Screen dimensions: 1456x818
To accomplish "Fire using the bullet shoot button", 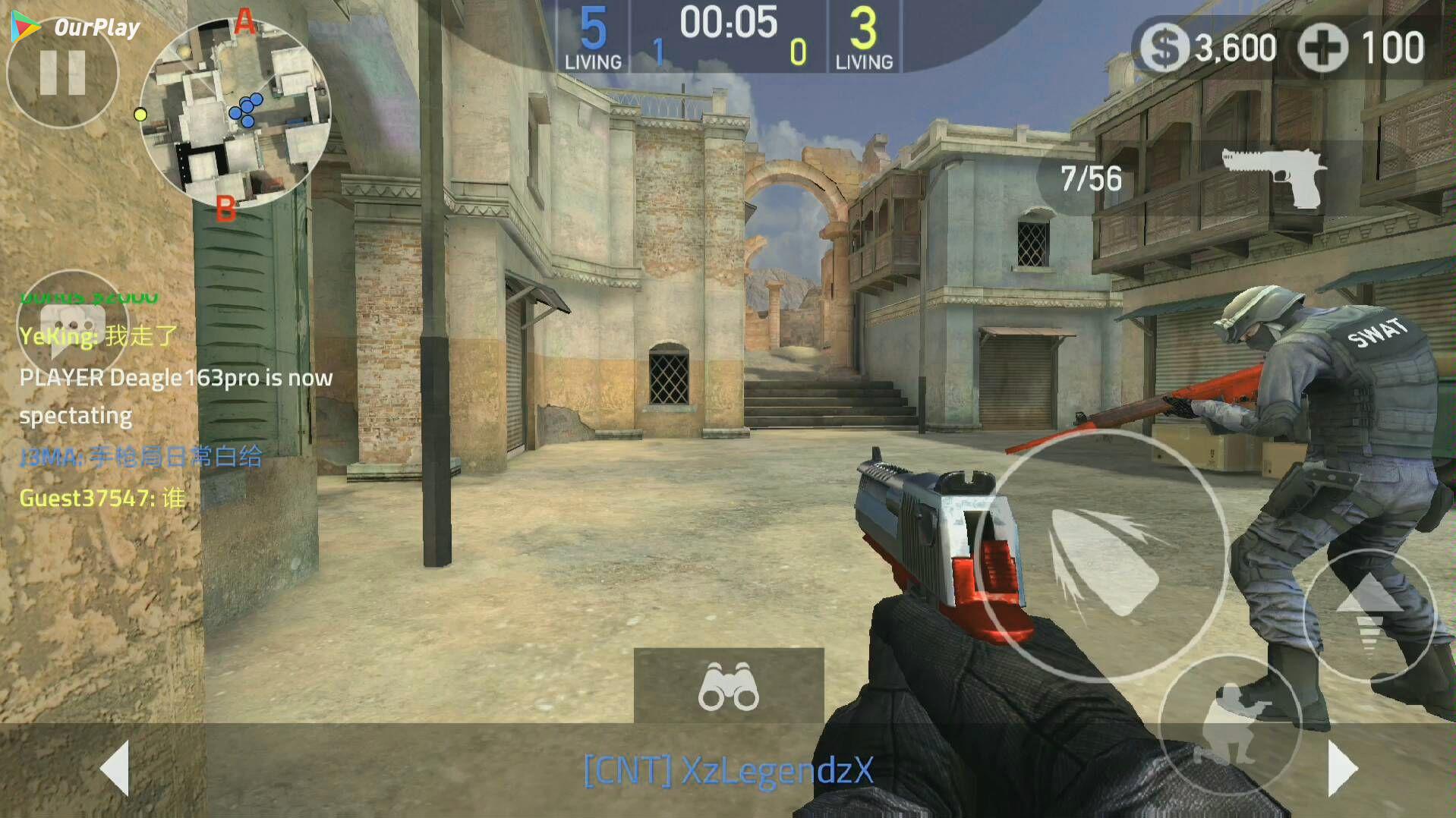I will [1101, 556].
